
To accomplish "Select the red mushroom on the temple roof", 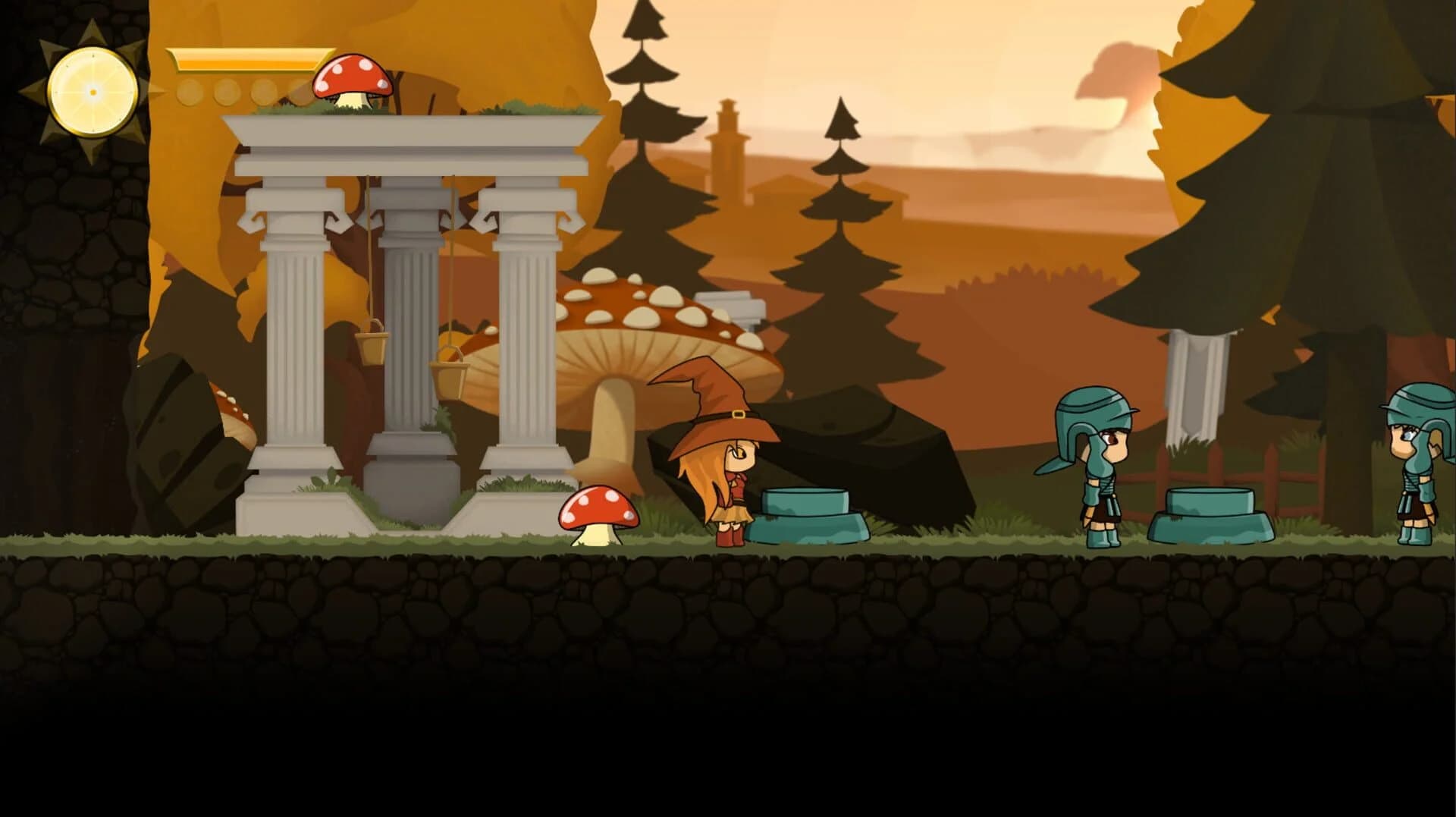I will click(353, 80).
